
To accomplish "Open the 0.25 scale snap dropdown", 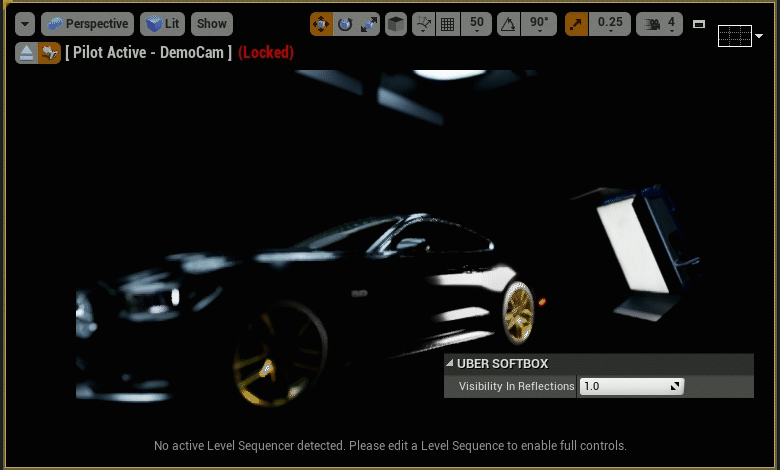I will [609, 24].
